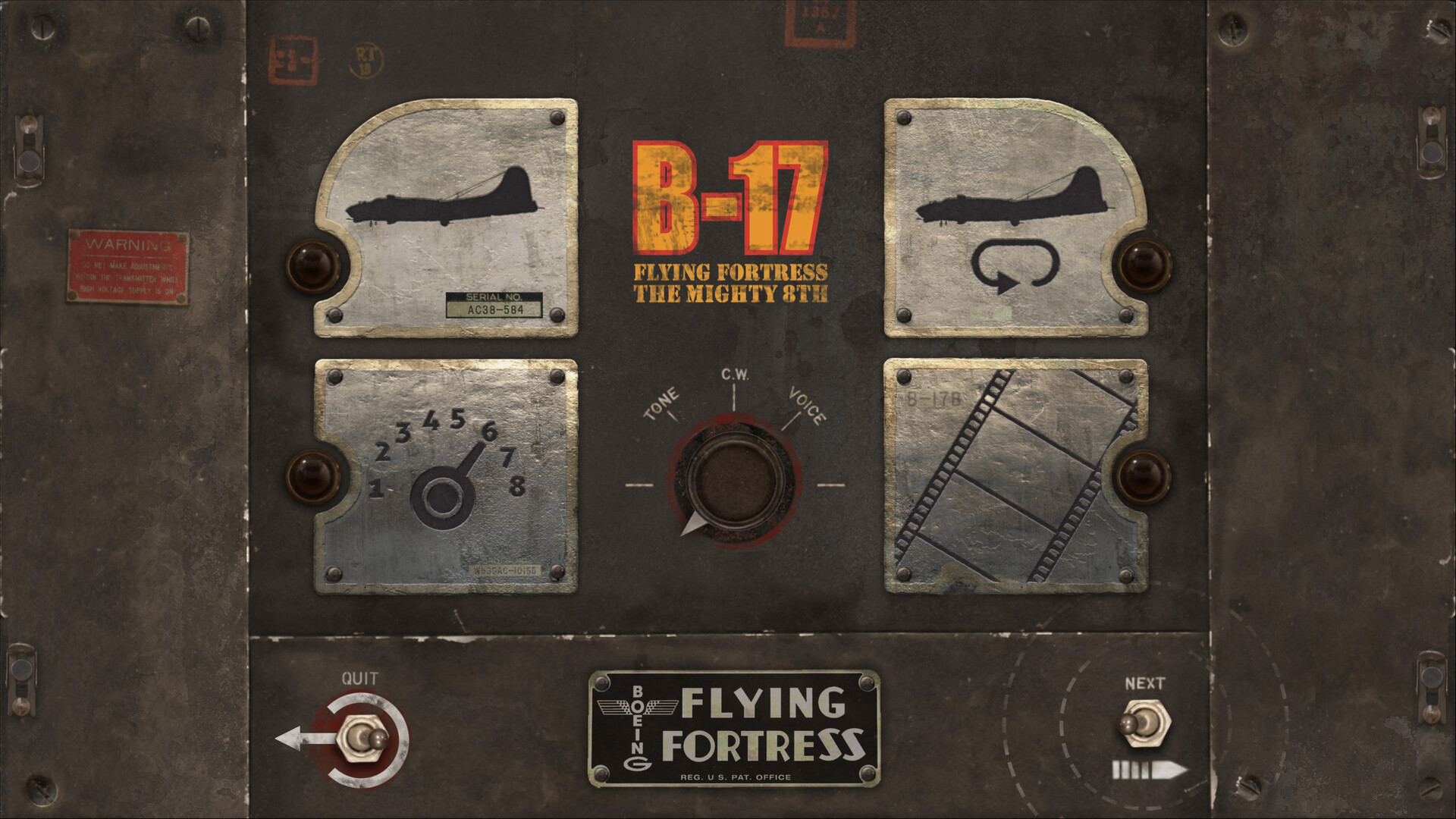Screen dimensions: 1456x819
Task: Select the B-17 aircraft silhouette panel
Action: (447, 205)
